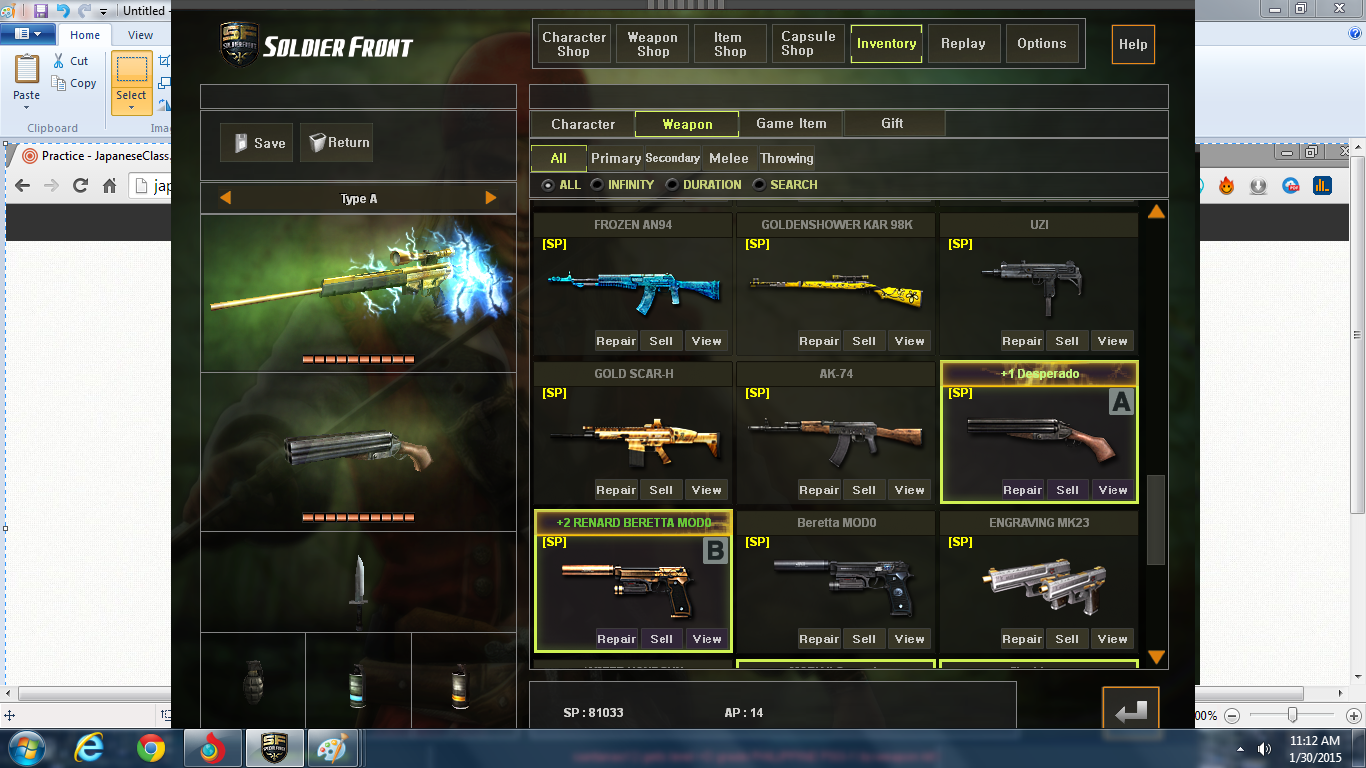Viewport: 1366px width, 768px height.
Task: Filter weapons by Primary
Action: [615, 158]
